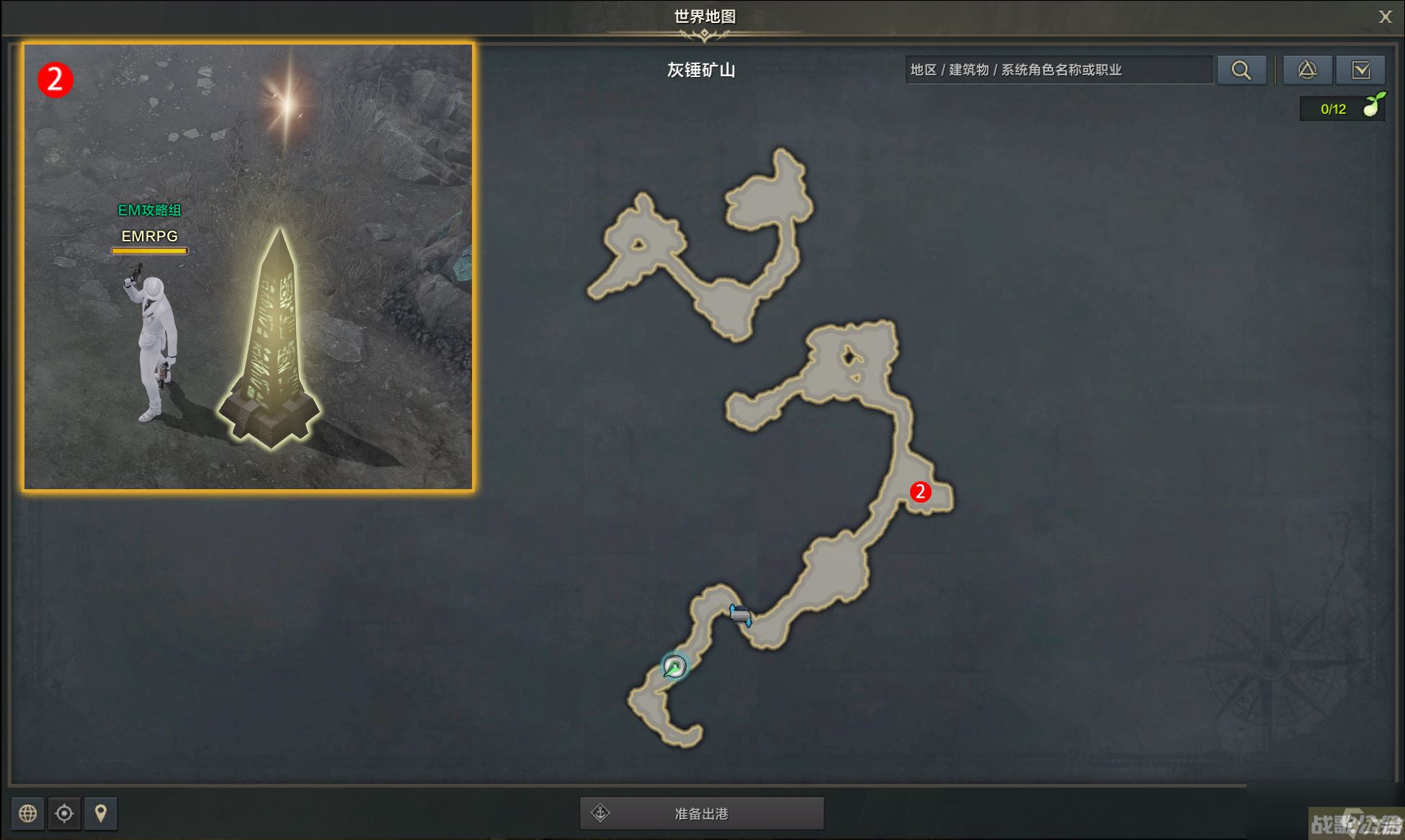Click the 准备出港 button
The height and width of the screenshot is (840, 1405).
pos(702,813)
